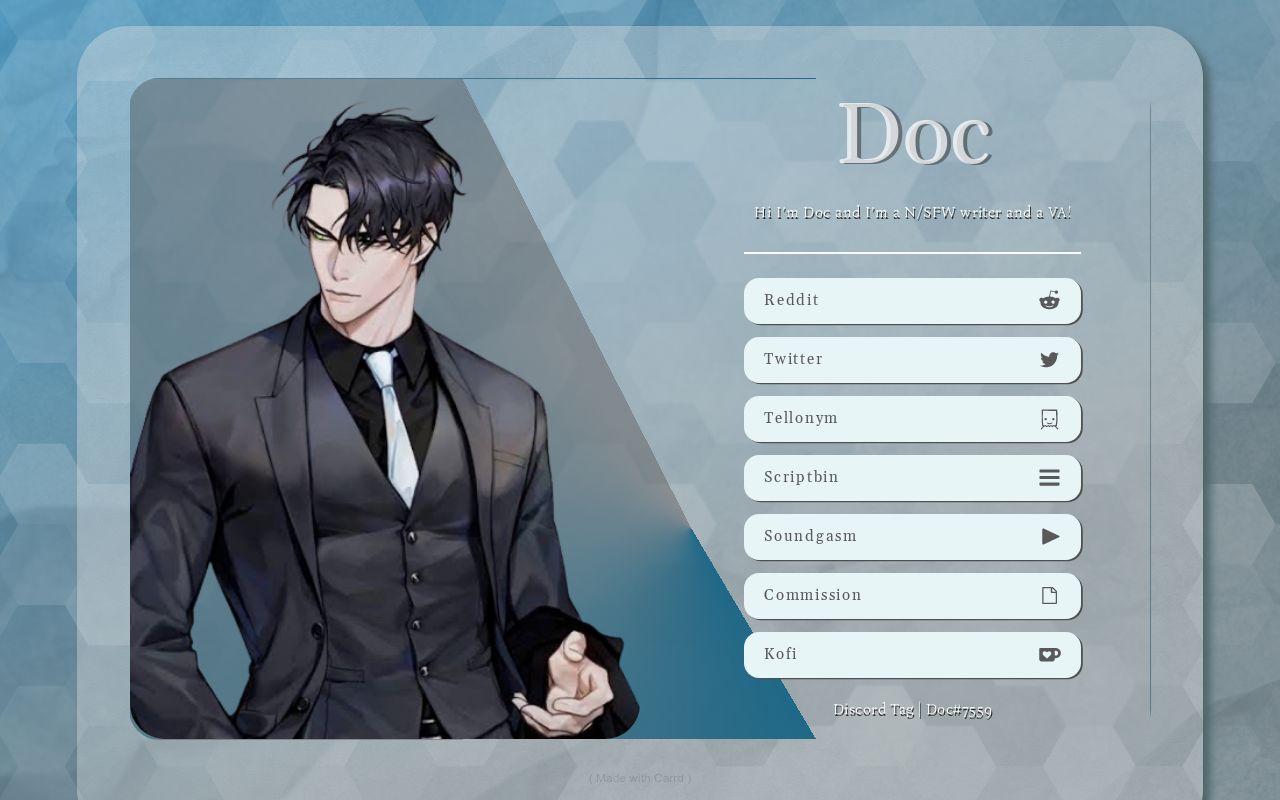The width and height of the screenshot is (1280, 800).
Task: Select the Twitter bird icon
Action: point(1048,359)
